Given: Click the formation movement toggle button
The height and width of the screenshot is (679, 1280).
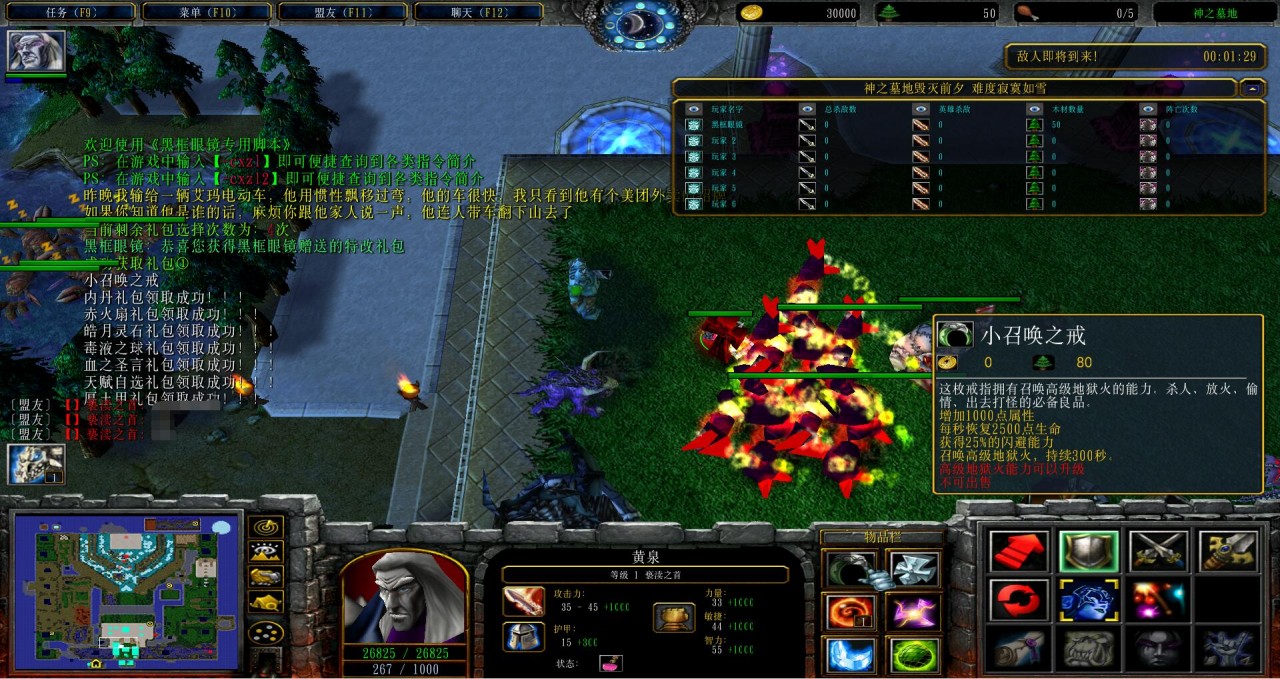Looking at the screenshot, I should click(265, 632).
